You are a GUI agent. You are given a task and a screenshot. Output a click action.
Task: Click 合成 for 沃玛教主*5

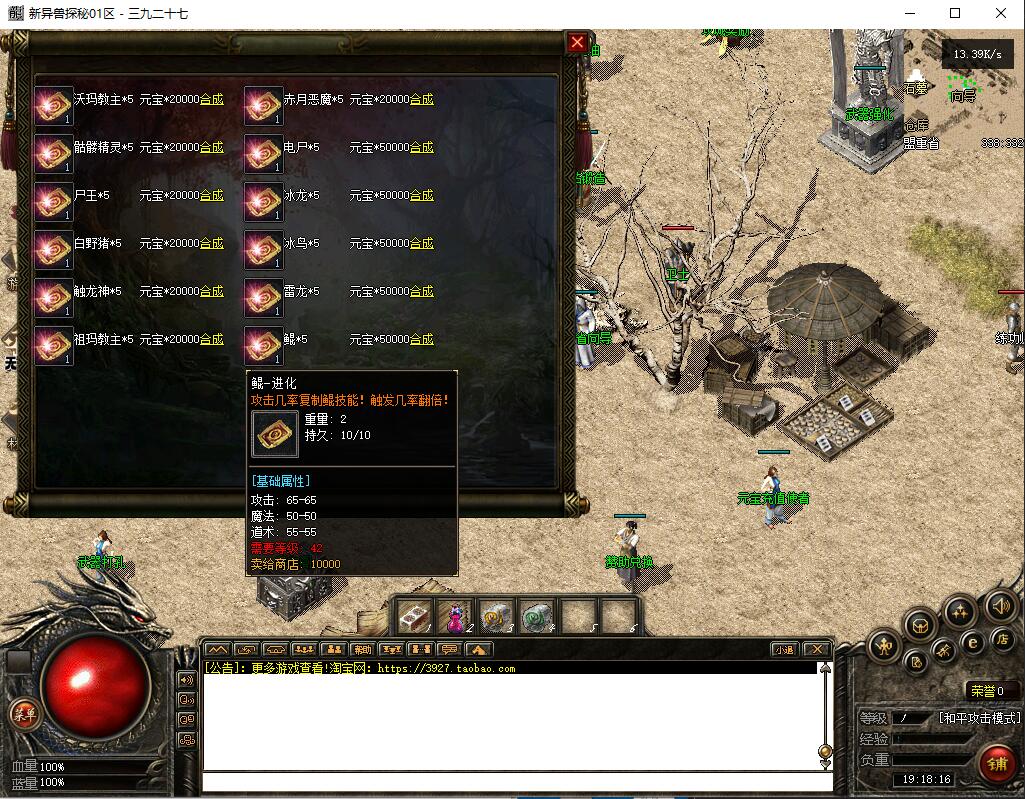211,100
